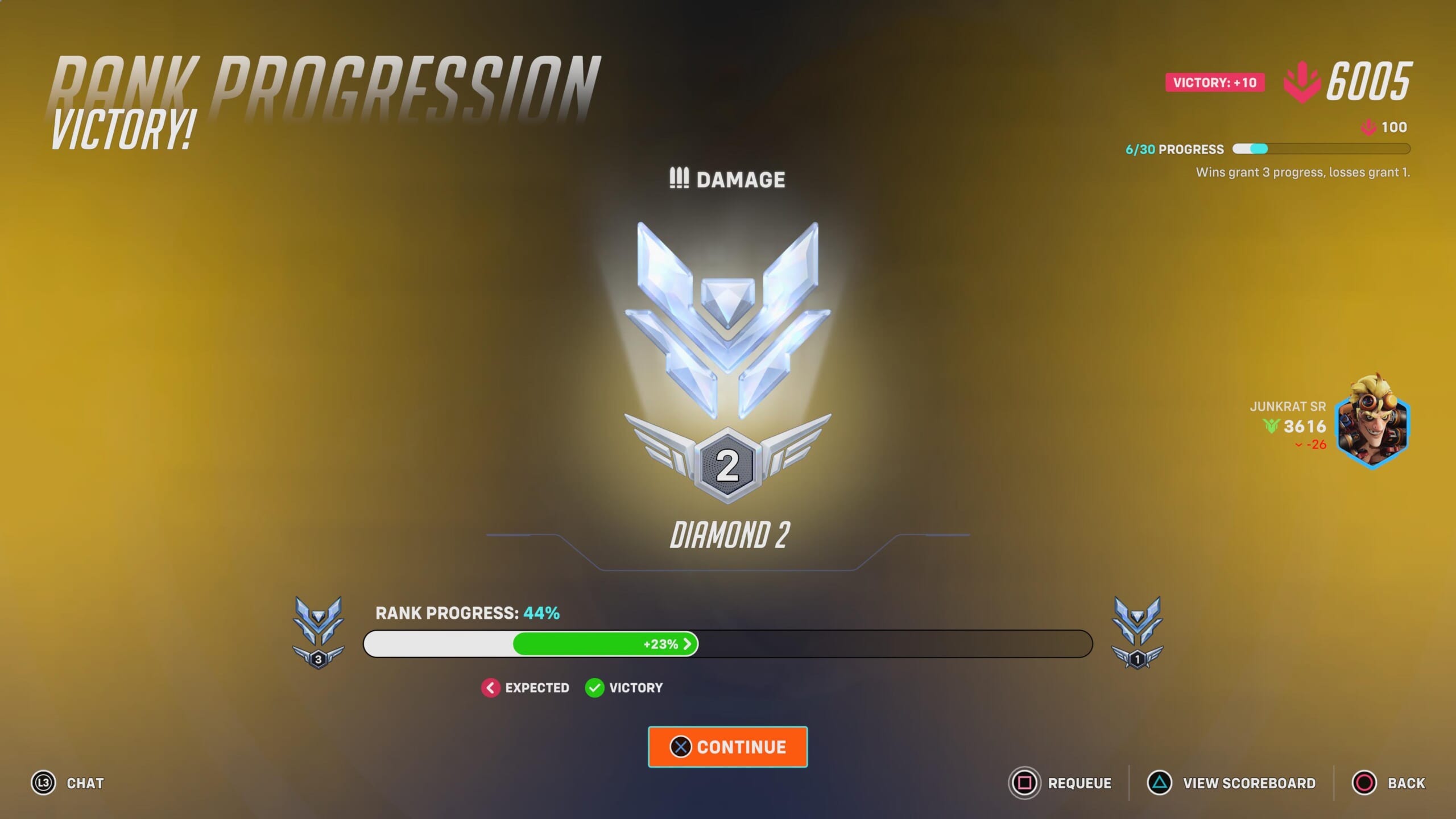Toggle the Expected marker in legend
Viewport: 1456px width, 819px height.
pos(490,688)
